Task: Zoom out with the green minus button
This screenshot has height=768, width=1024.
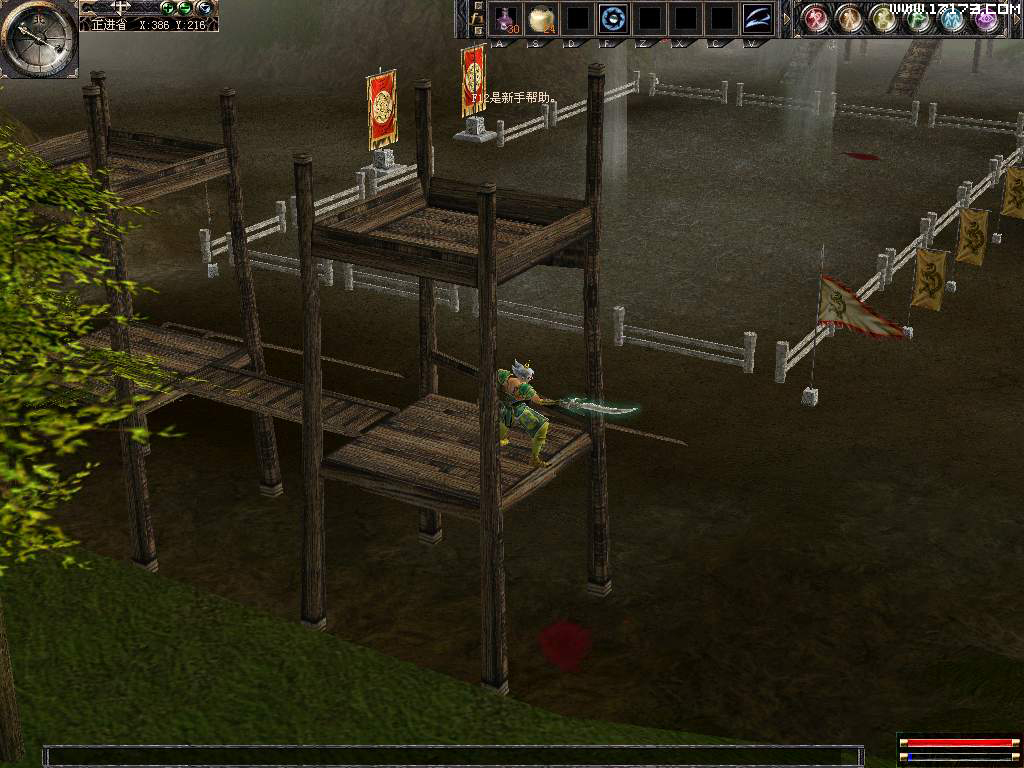Action: click(x=185, y=8)
